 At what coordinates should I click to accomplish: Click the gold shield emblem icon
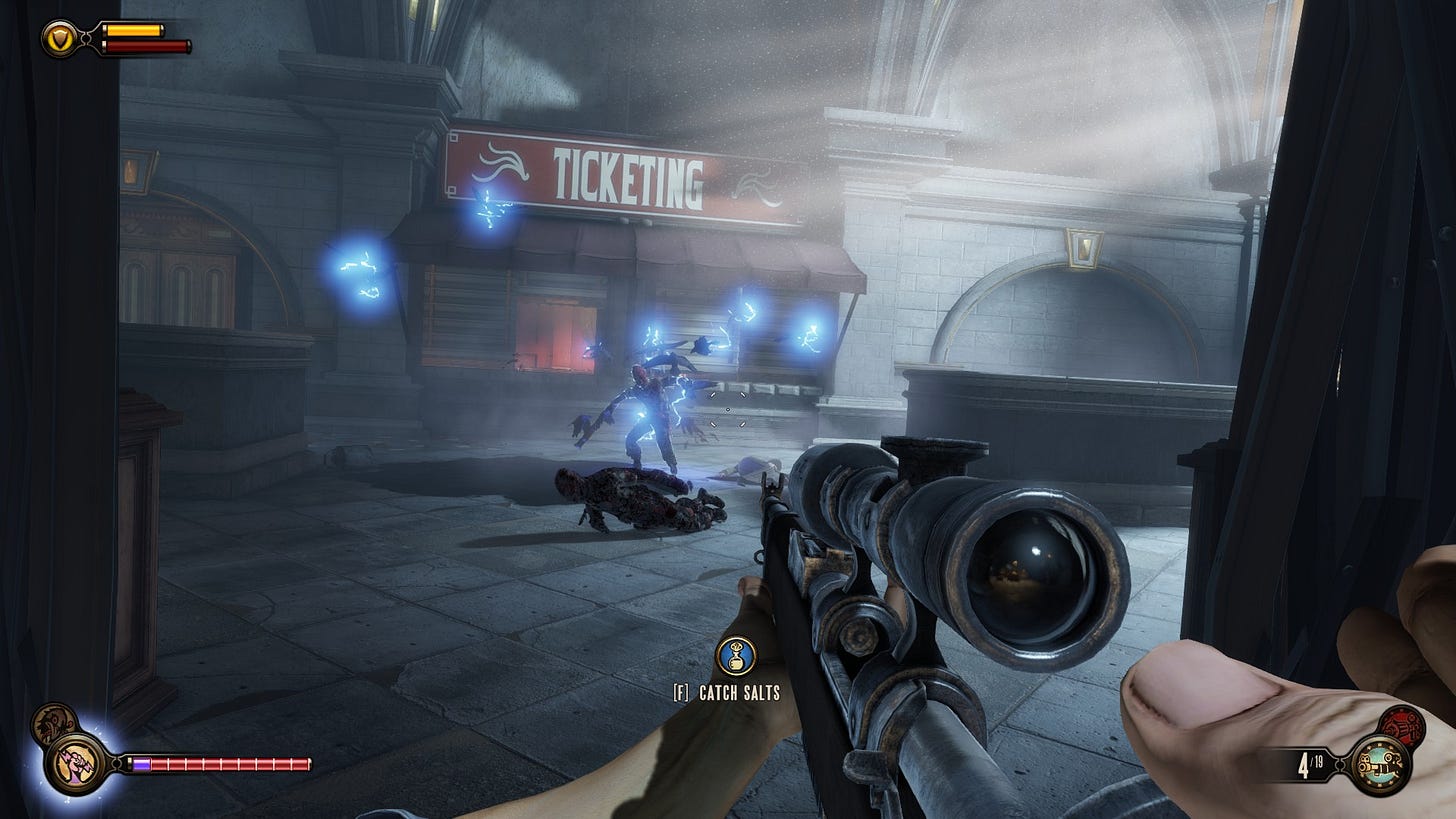[x=59, y=38]
